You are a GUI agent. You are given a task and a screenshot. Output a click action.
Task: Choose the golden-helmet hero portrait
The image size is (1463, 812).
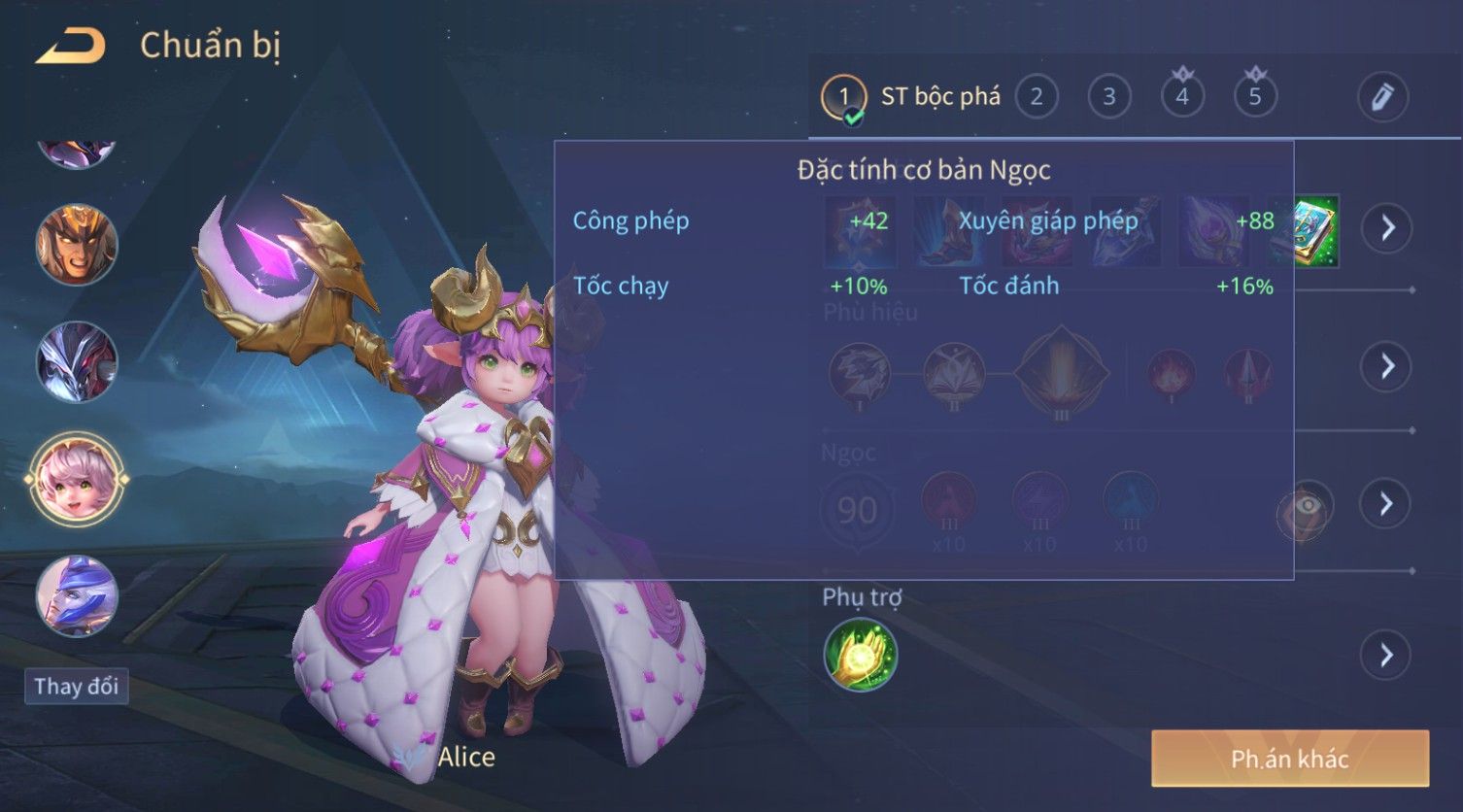point(76,244)
